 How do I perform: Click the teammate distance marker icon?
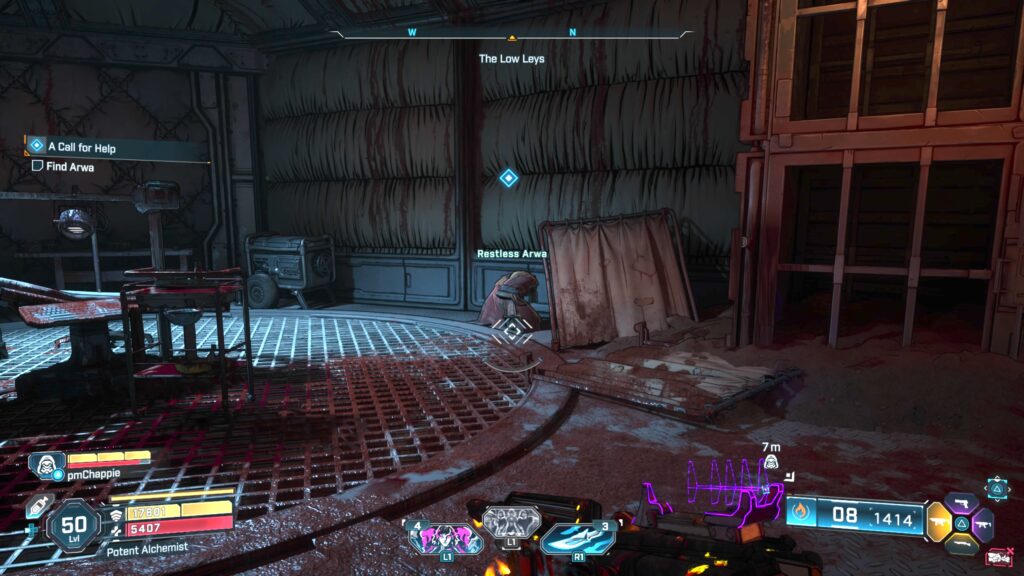[x=771, y=462]
